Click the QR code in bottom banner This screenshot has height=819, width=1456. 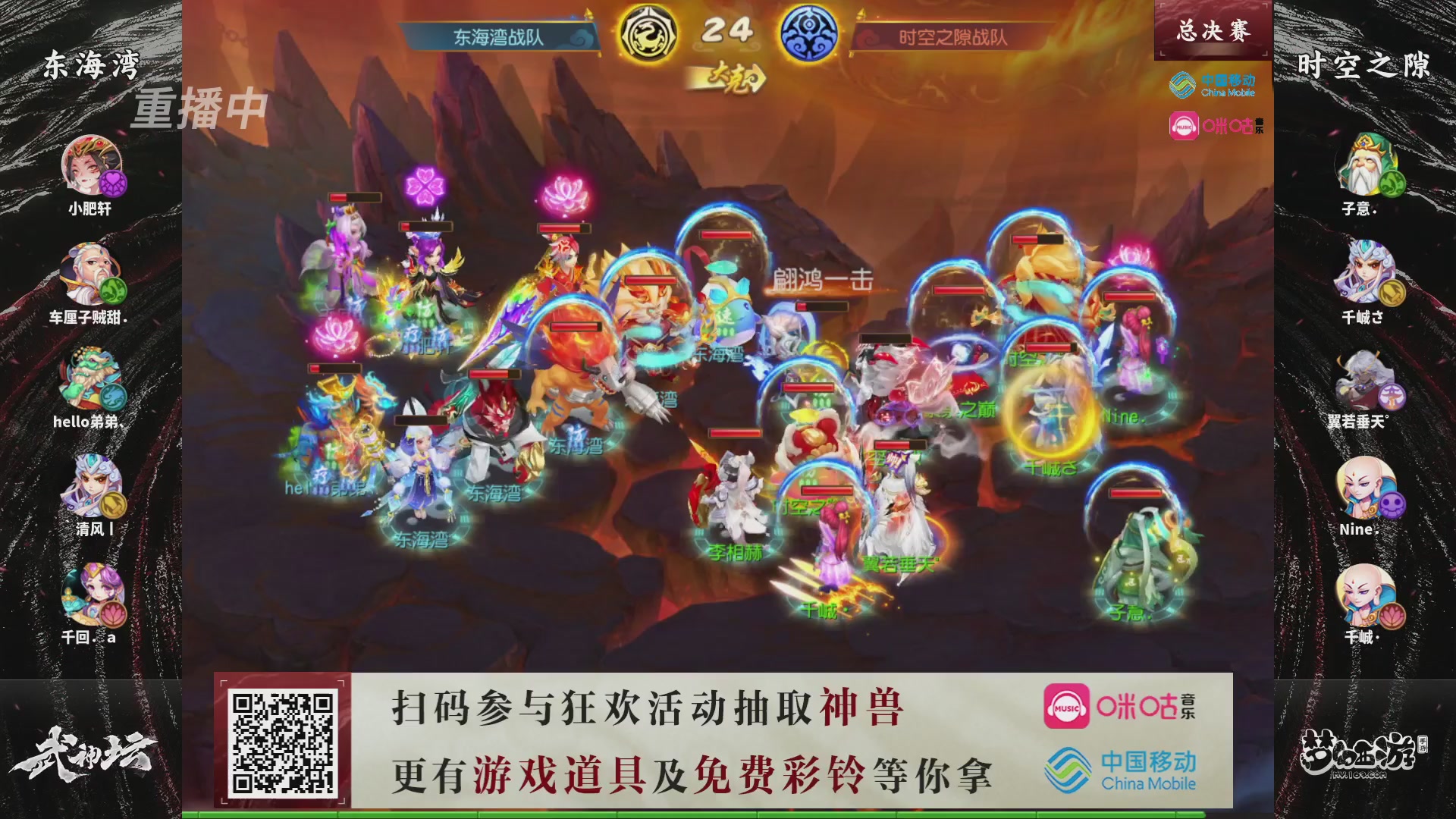[x=281, y=739]
